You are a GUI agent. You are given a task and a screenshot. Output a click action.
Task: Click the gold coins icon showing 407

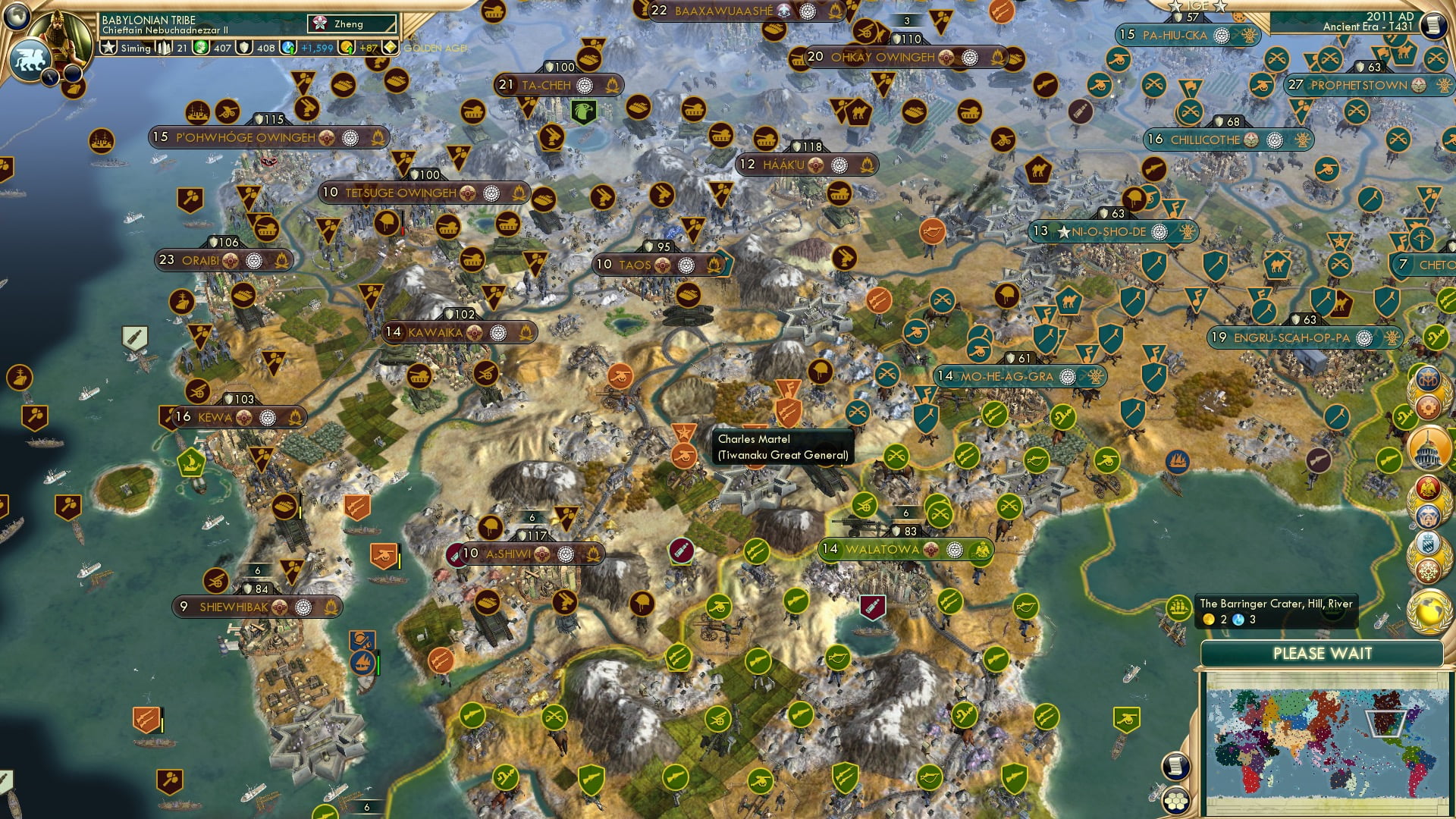click(x=199, y=48)
